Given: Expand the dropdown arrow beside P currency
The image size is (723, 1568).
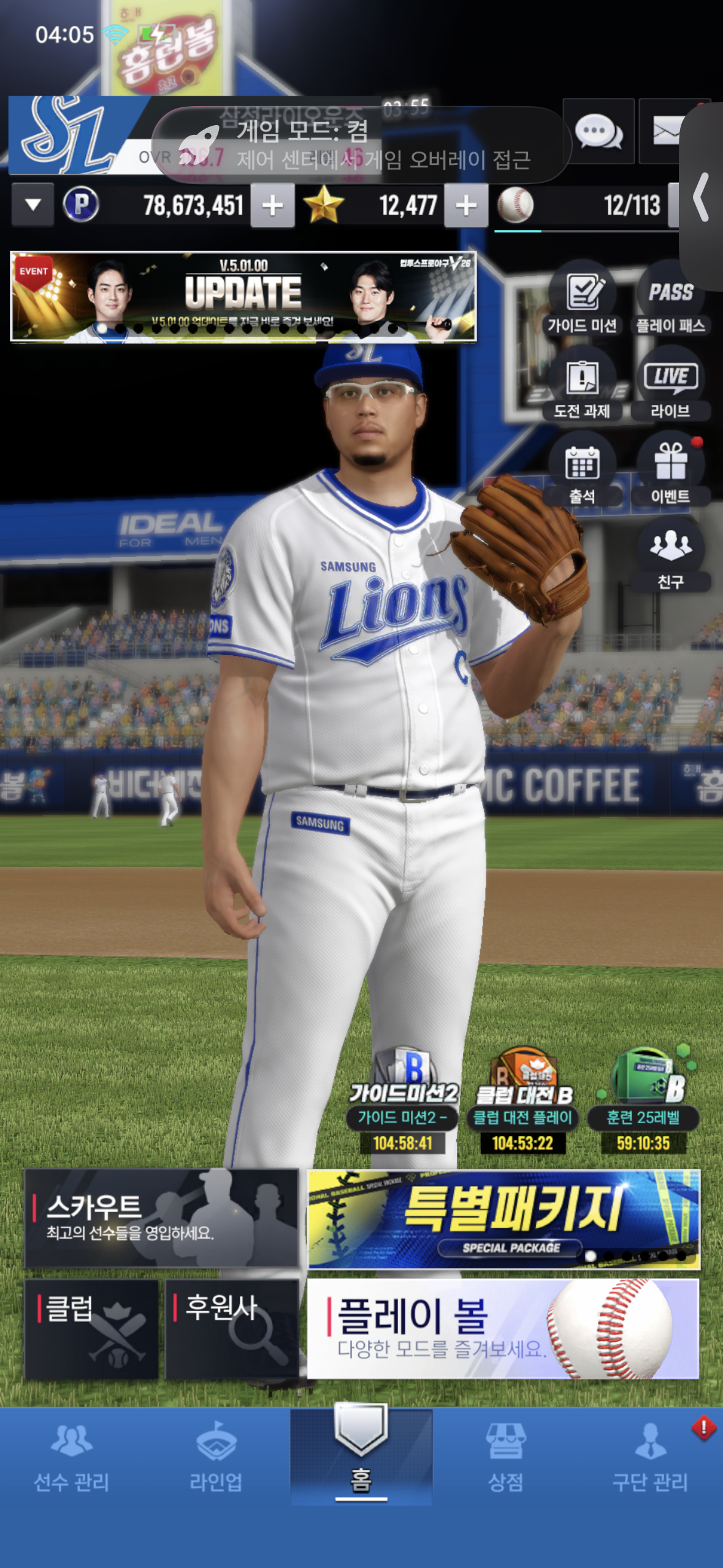Looking at the screenshot, I should click(33, 205).
